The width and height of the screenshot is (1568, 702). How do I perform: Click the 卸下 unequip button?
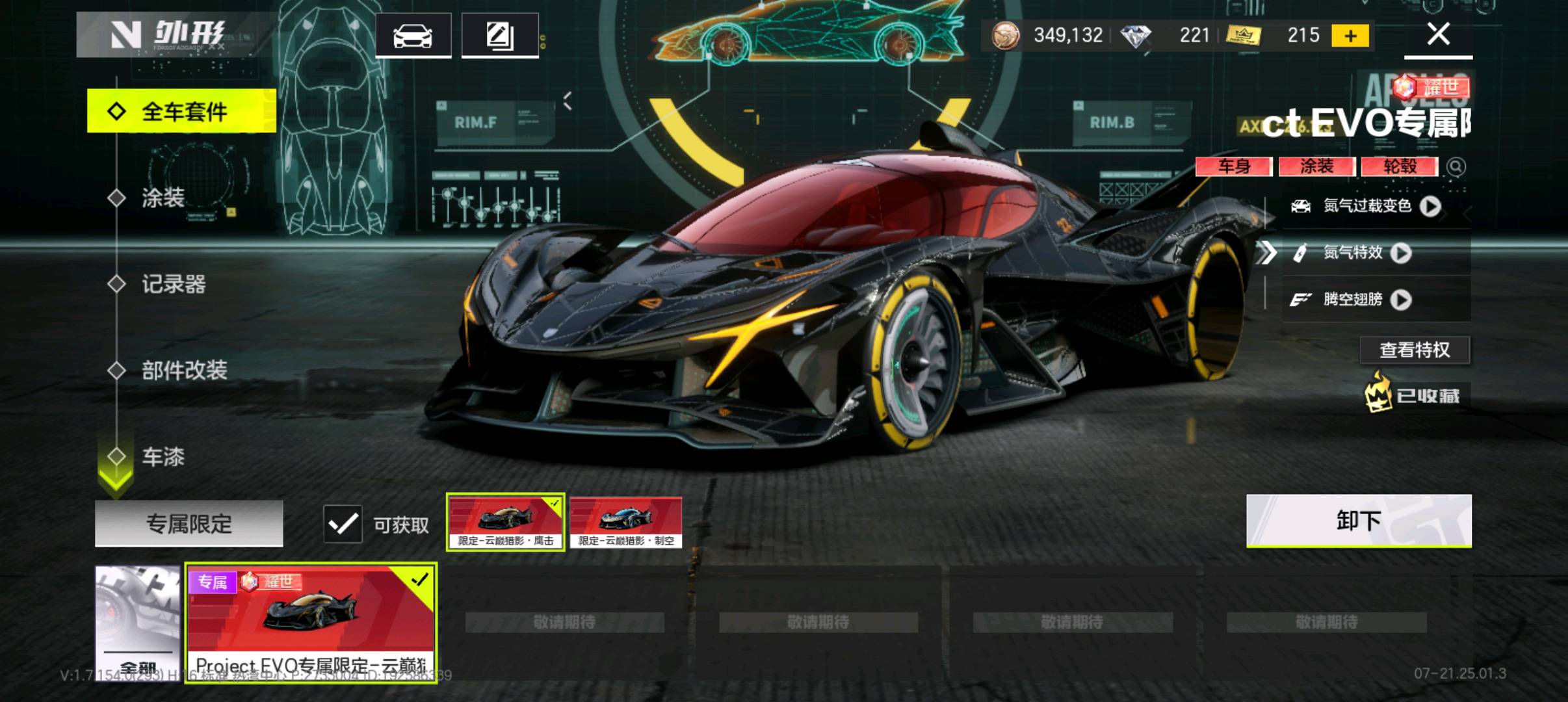1358,521
